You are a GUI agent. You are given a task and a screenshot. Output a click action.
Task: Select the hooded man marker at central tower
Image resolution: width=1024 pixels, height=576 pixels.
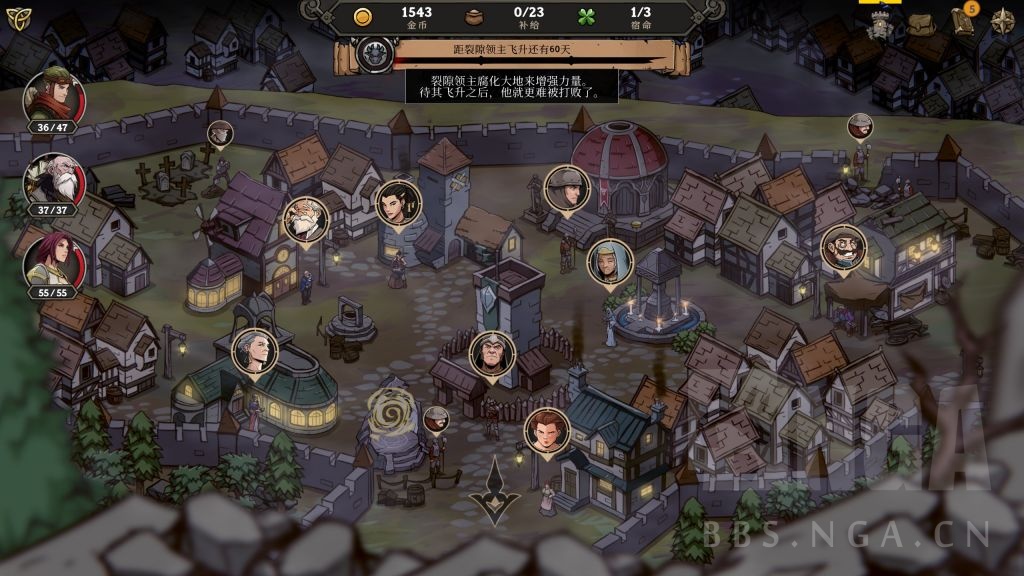click(x=492, y=354)
